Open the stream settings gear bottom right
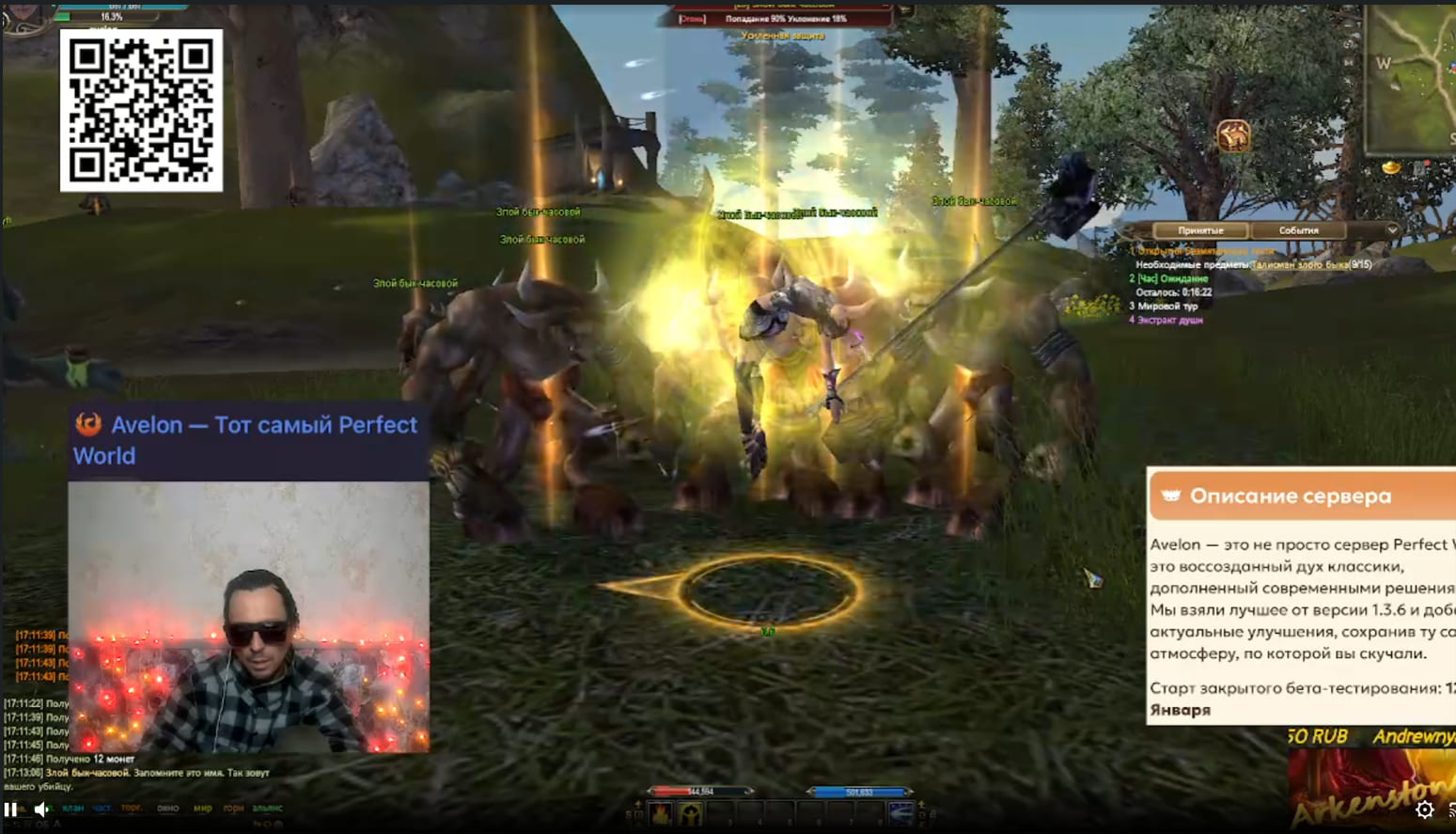 1426,810
